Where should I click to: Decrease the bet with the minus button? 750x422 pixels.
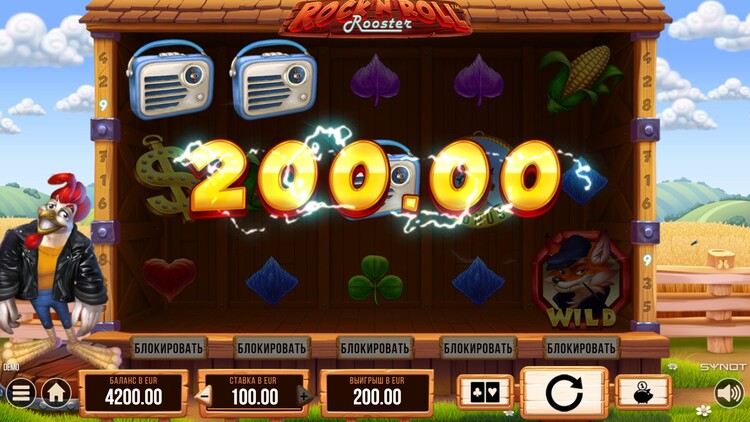coord(206,396)
